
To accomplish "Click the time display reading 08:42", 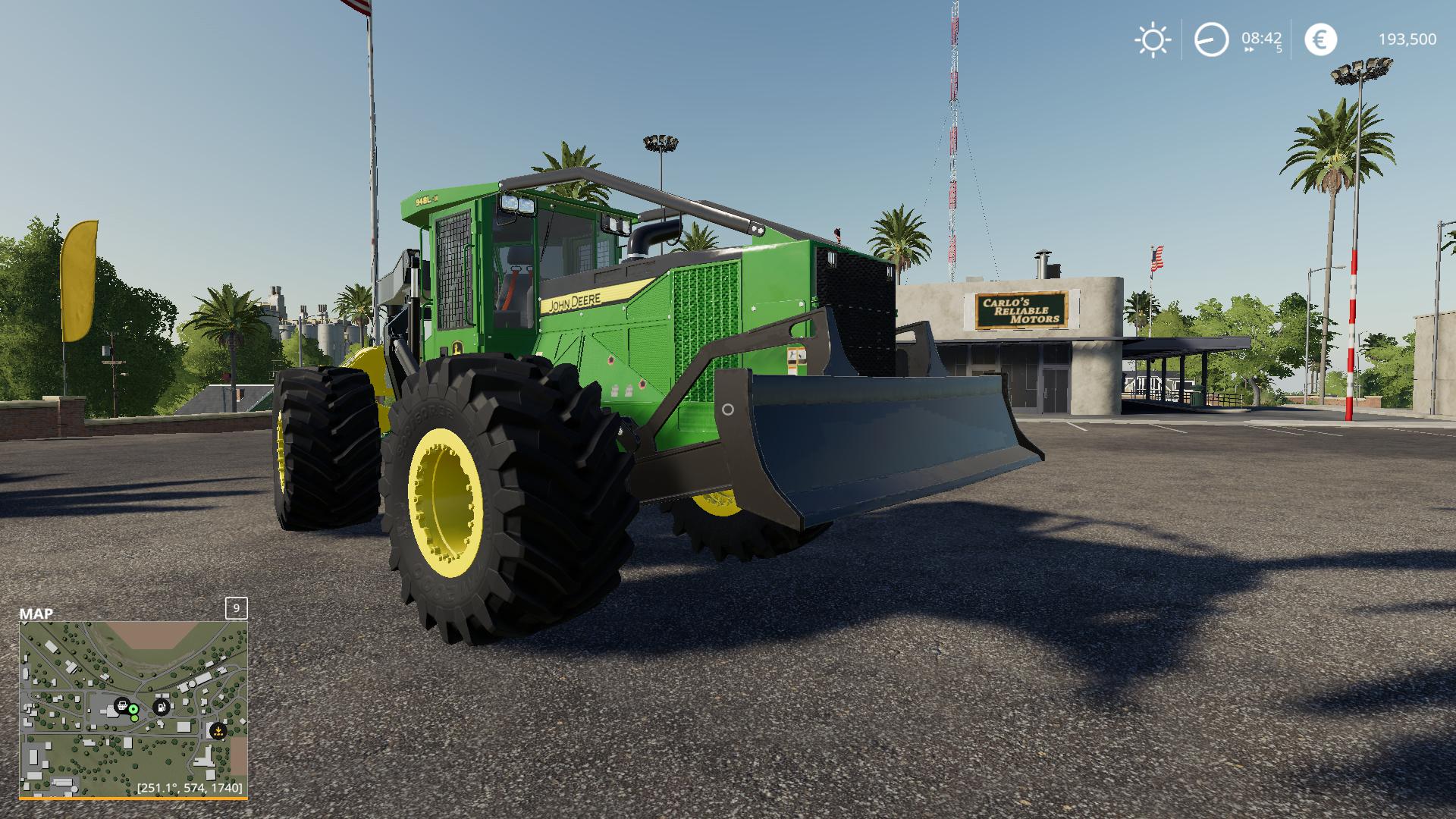I will (x=1262, y=37).
